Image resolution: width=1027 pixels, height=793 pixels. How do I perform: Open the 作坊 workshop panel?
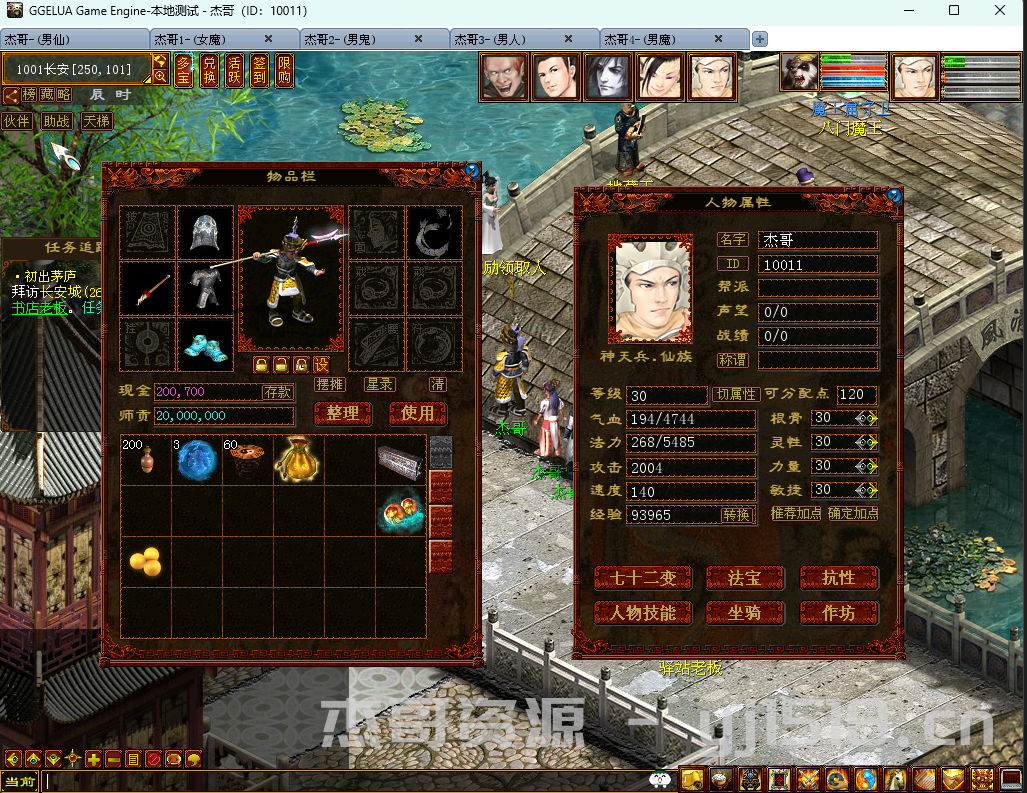838,613
